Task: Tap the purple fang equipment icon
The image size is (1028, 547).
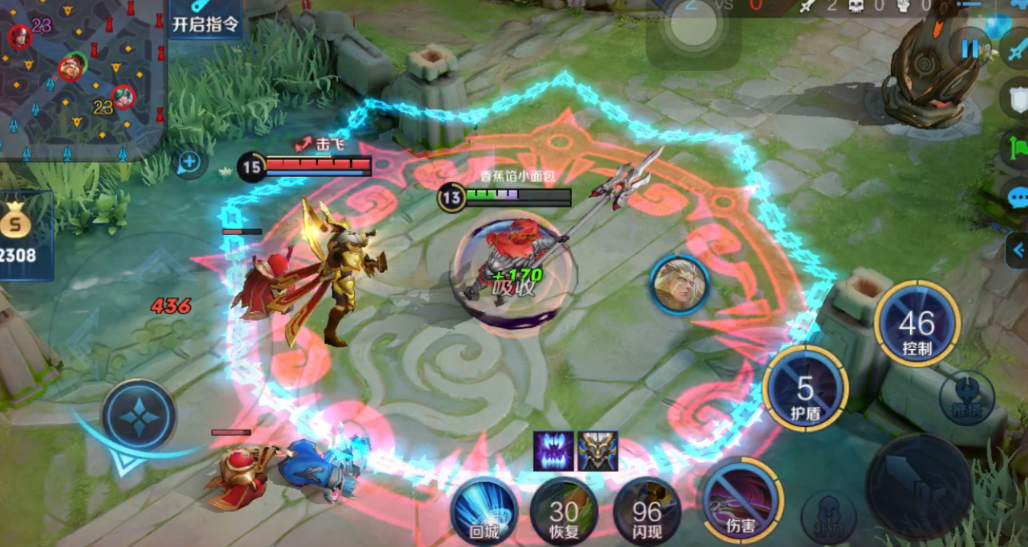Action: click(x=553, y=451)
